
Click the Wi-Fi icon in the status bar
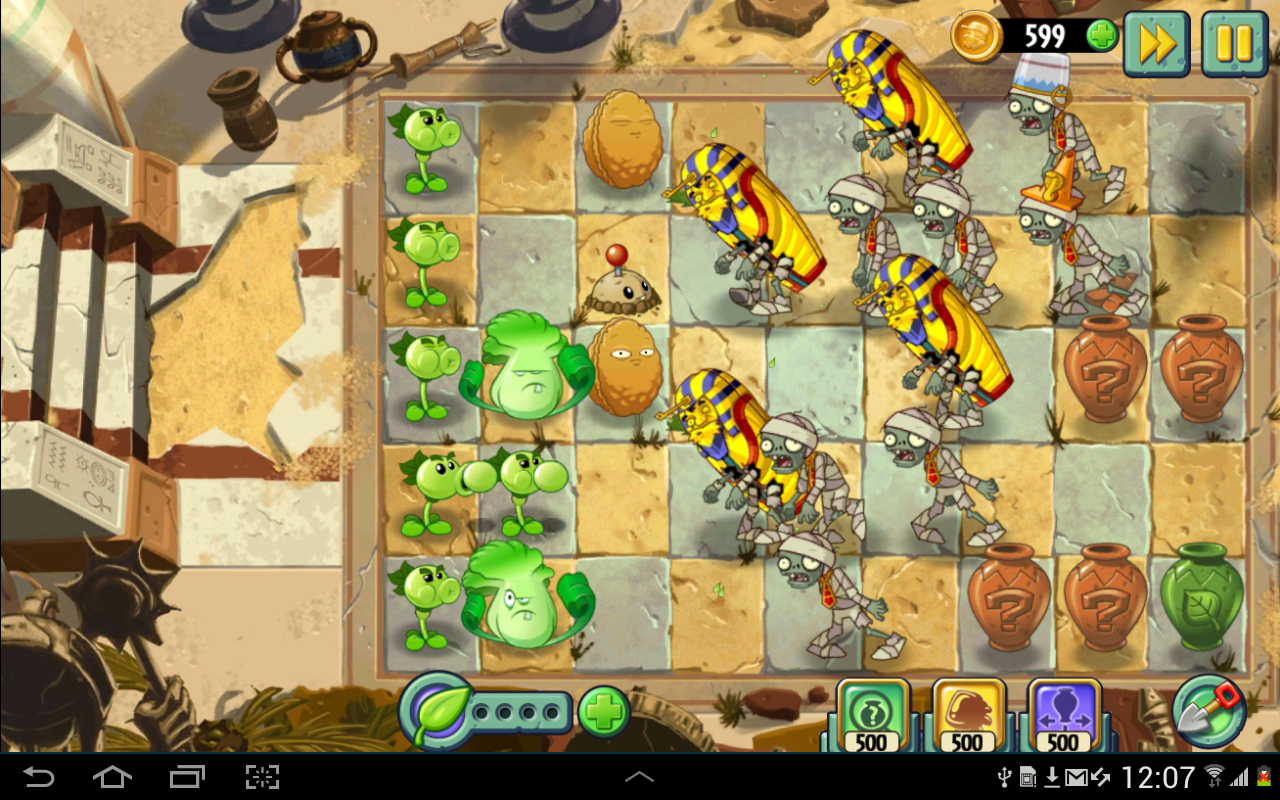1215,776
